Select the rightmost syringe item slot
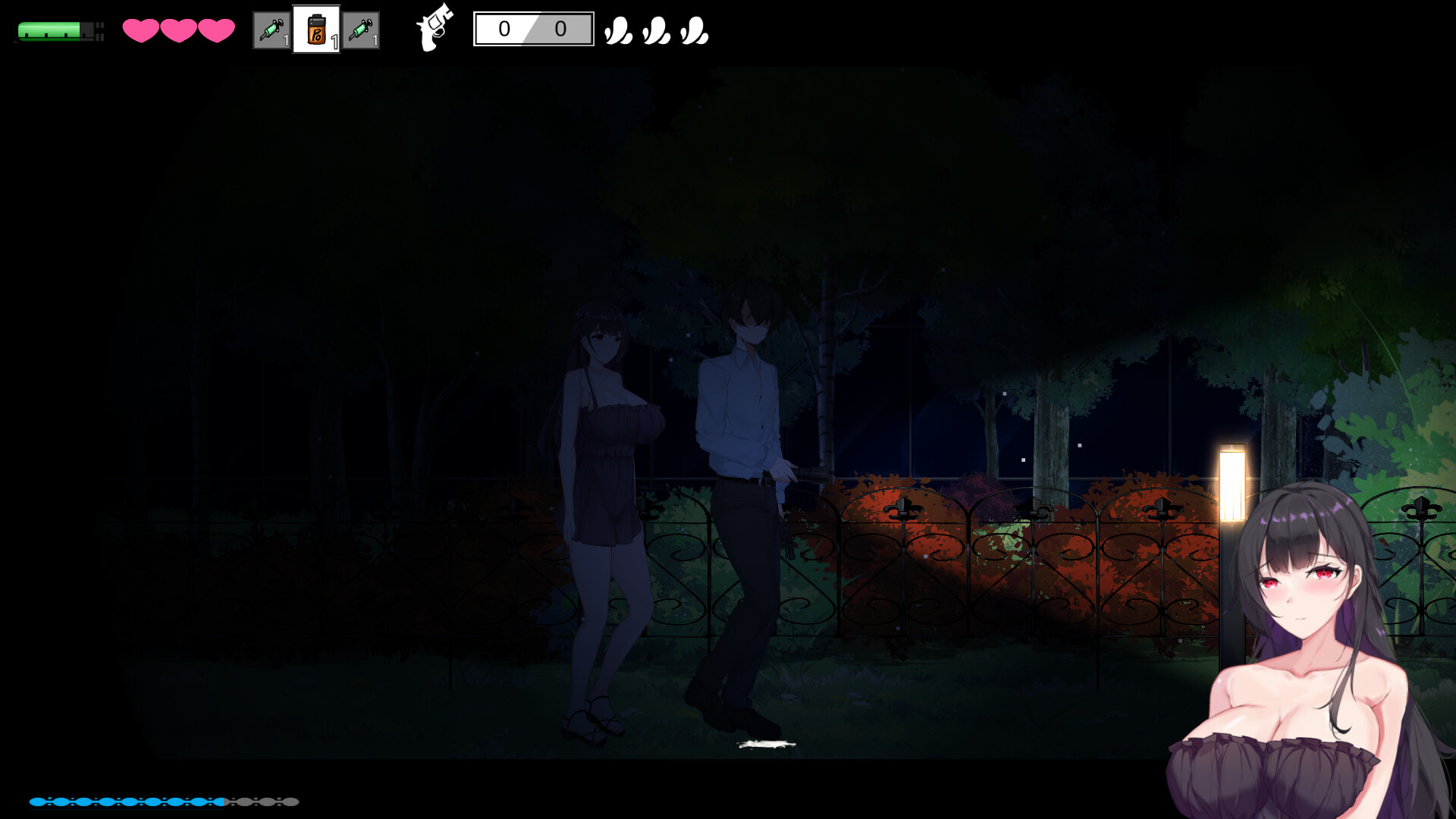The height and width of the screenshot is (819, 1456). tap(362, 32)
